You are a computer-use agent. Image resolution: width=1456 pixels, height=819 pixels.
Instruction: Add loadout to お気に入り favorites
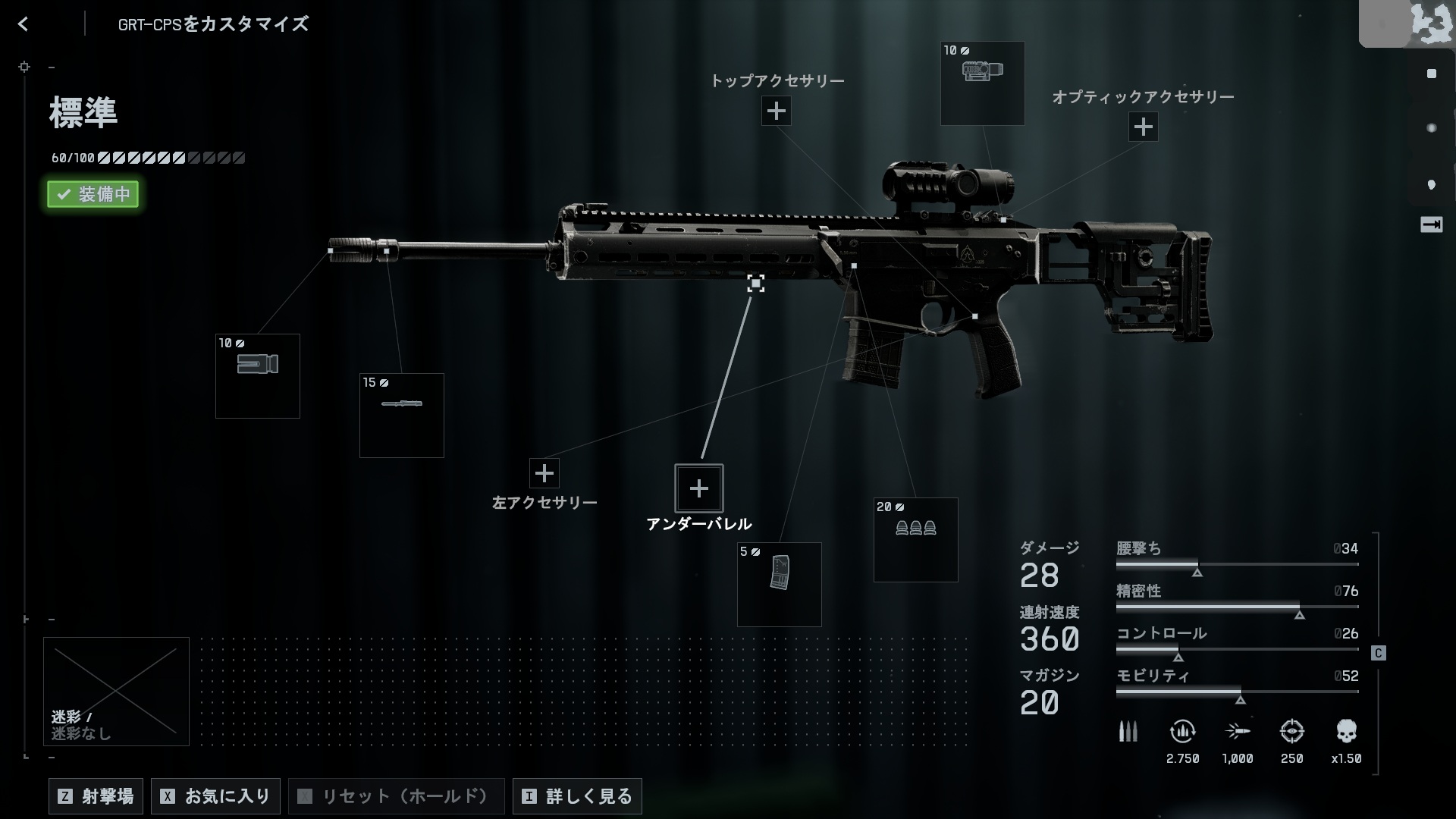(x=216, y=796)
